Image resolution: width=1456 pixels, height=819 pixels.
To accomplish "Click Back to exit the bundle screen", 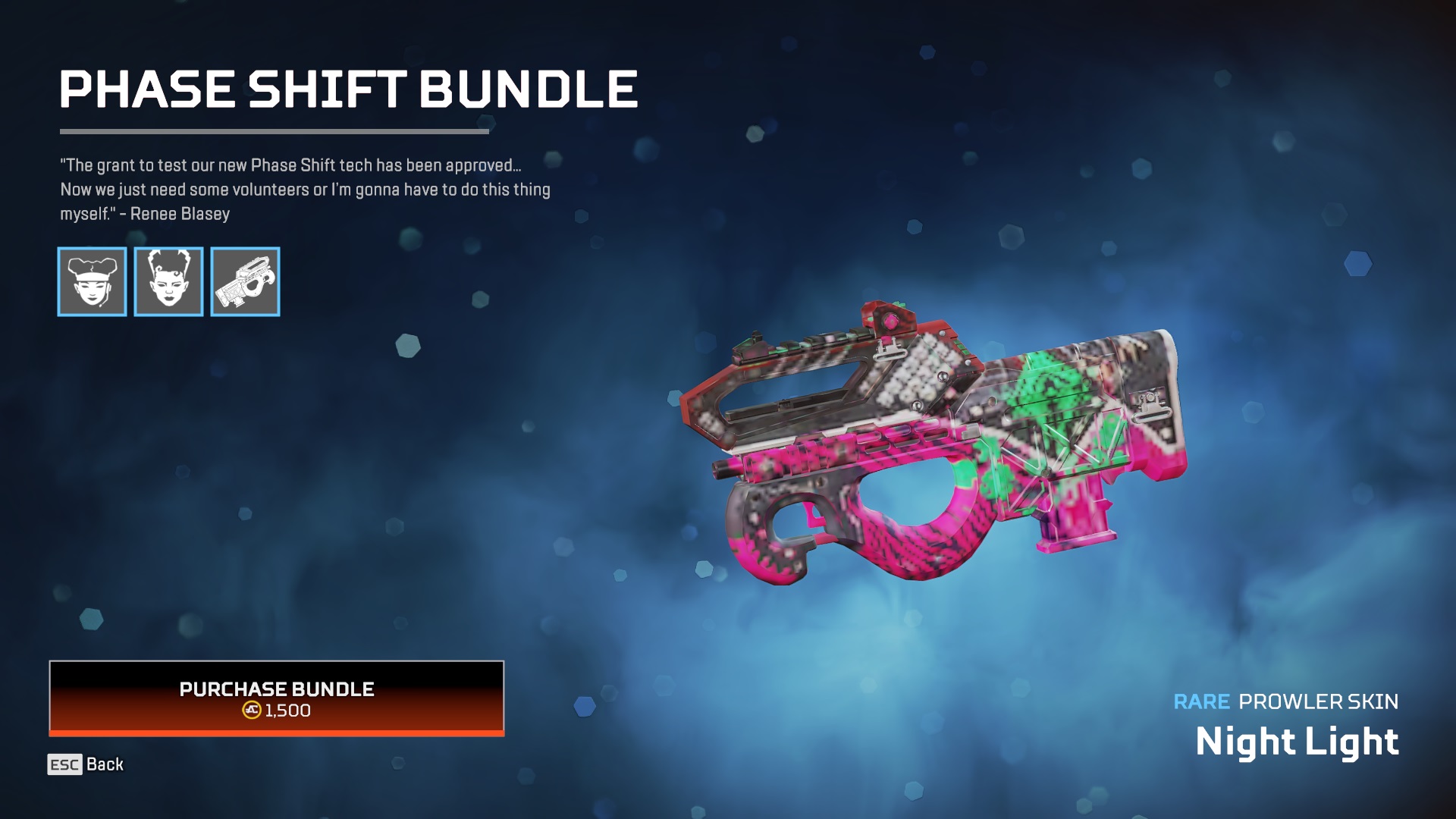I will pos(105,765).
